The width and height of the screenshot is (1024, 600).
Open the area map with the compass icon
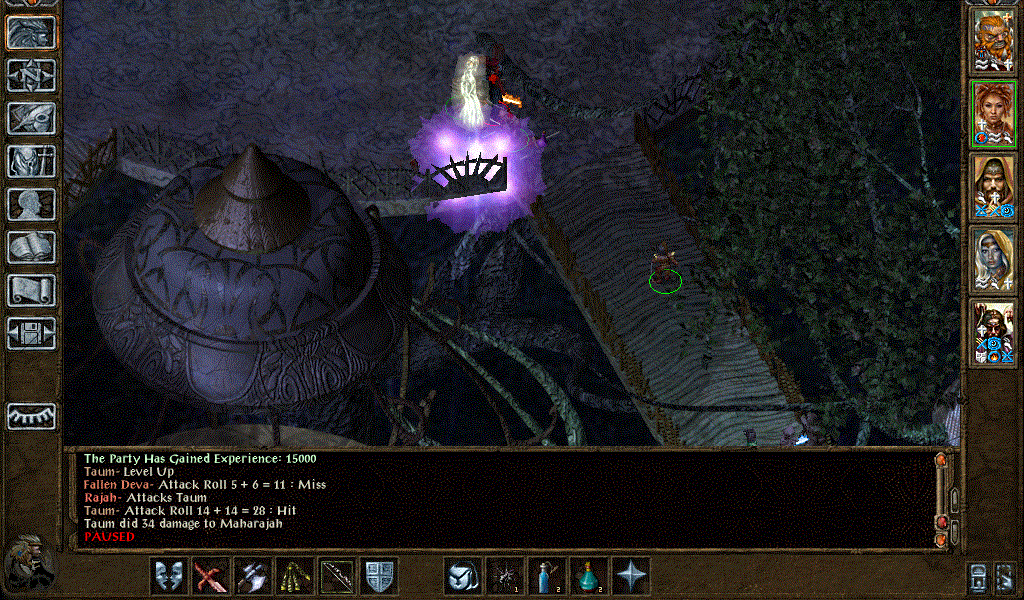tap(32, 75)
